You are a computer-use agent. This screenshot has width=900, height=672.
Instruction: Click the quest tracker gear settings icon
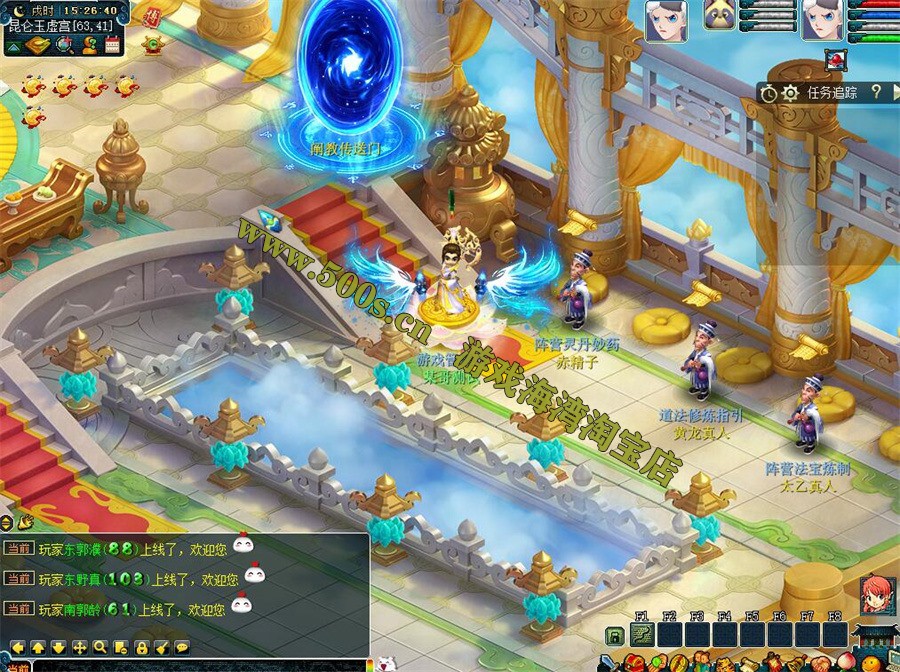[x=790, y=92]
